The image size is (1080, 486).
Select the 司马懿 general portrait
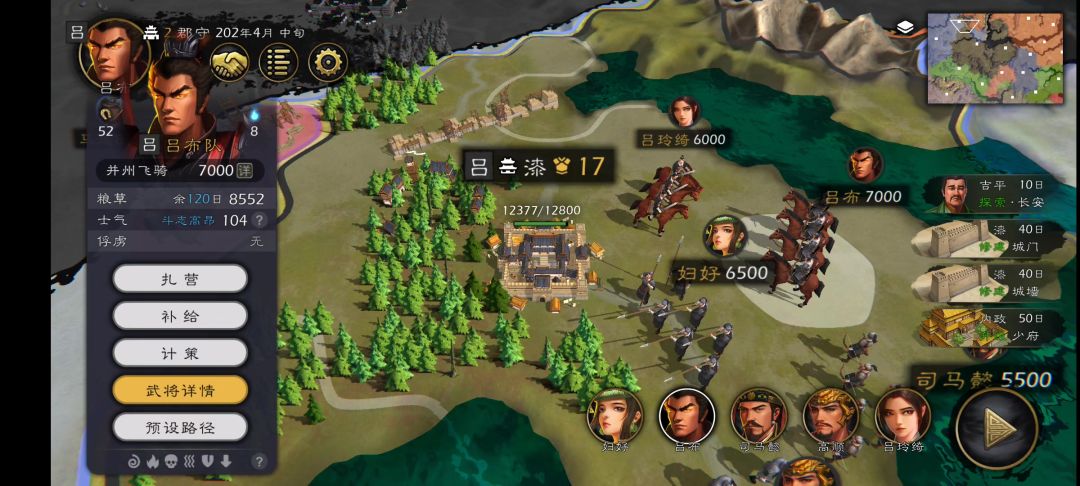click(758, 415)
